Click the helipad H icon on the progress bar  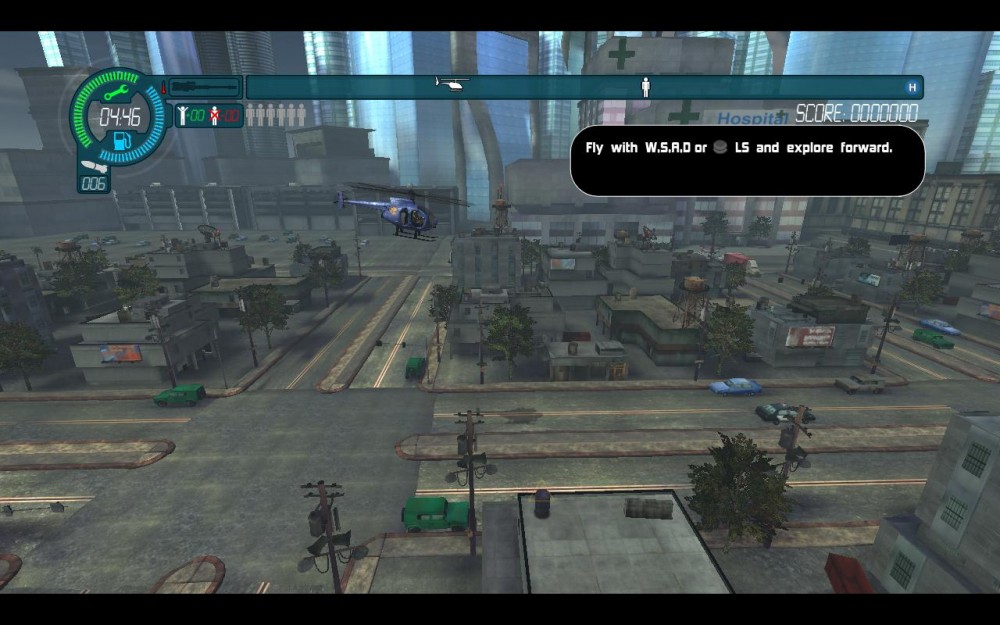911,88
